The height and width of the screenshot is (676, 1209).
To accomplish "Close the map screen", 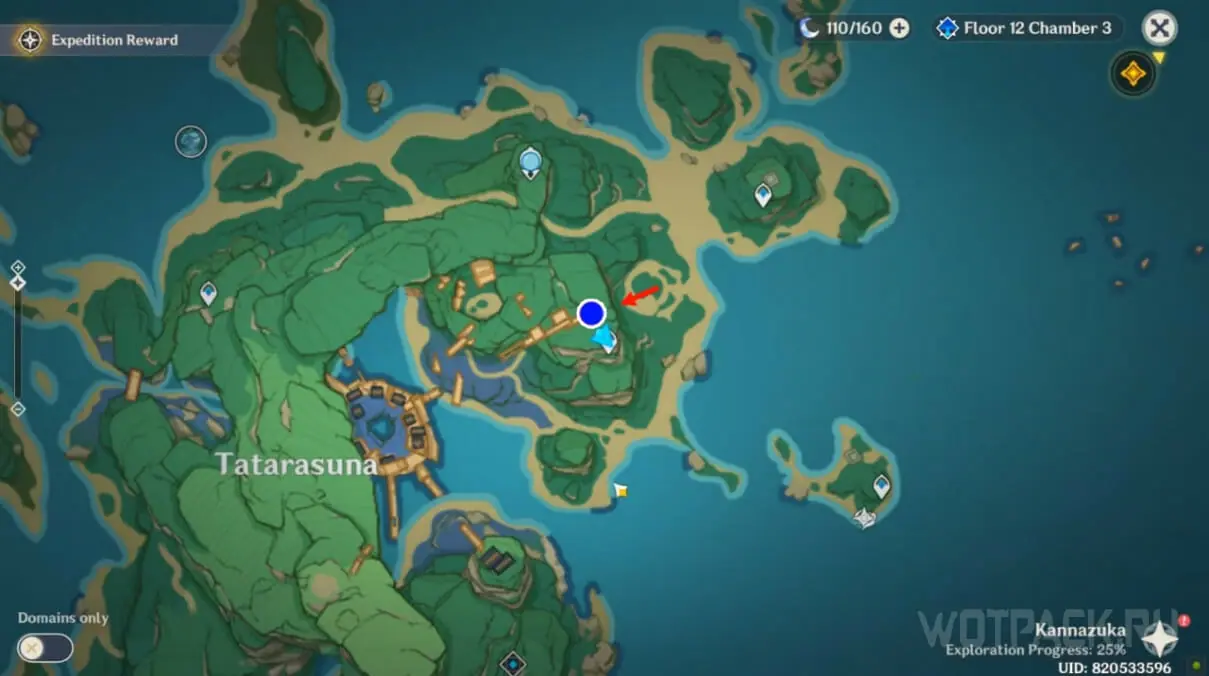I will pyautogui.click(x=1159, y=28).
